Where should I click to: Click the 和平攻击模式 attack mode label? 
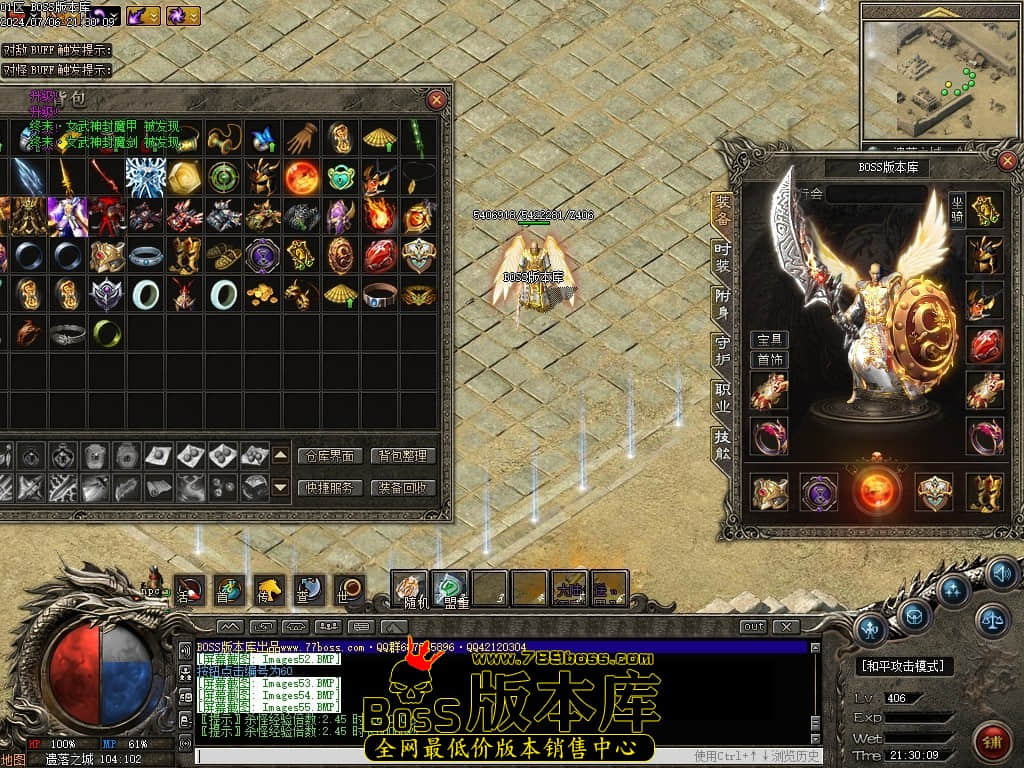pos(904,666)
